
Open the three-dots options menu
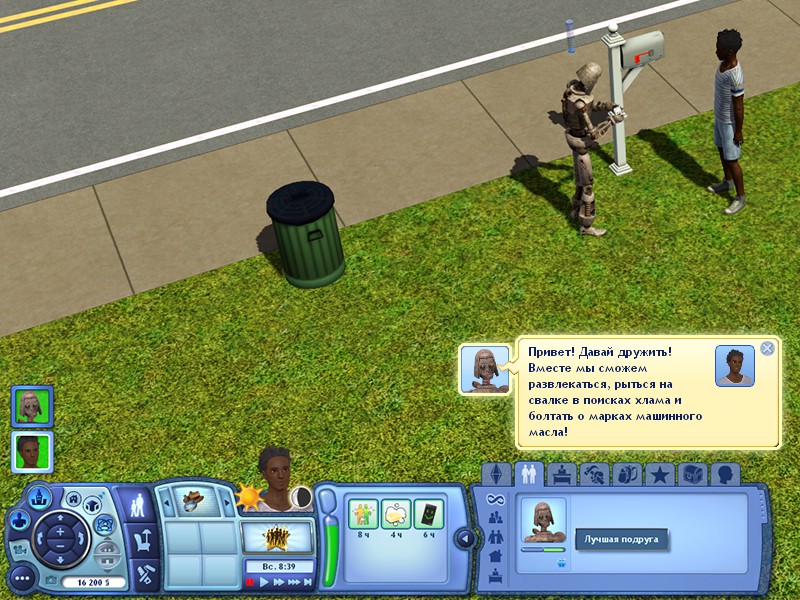click(x=22, y=577)
